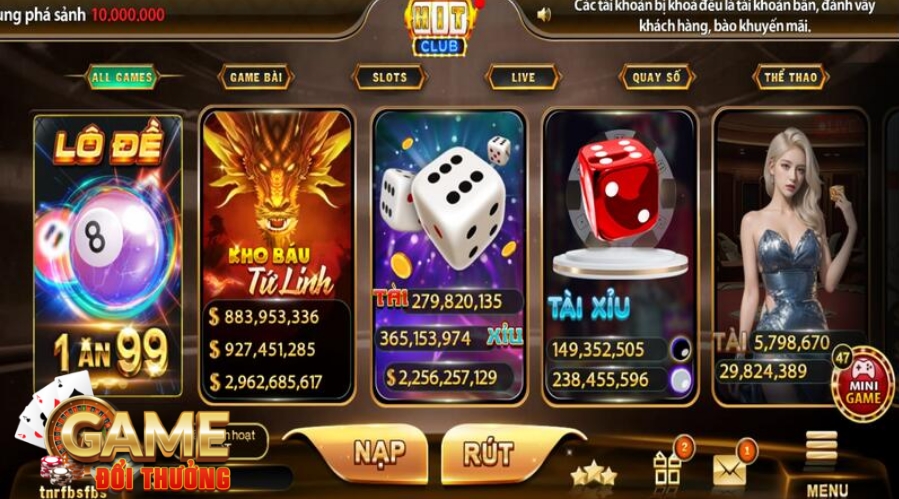The width and height of the screenshot is (899, 499).
Task: Toggle the speaker sound icon
Action: pos(544,14)
